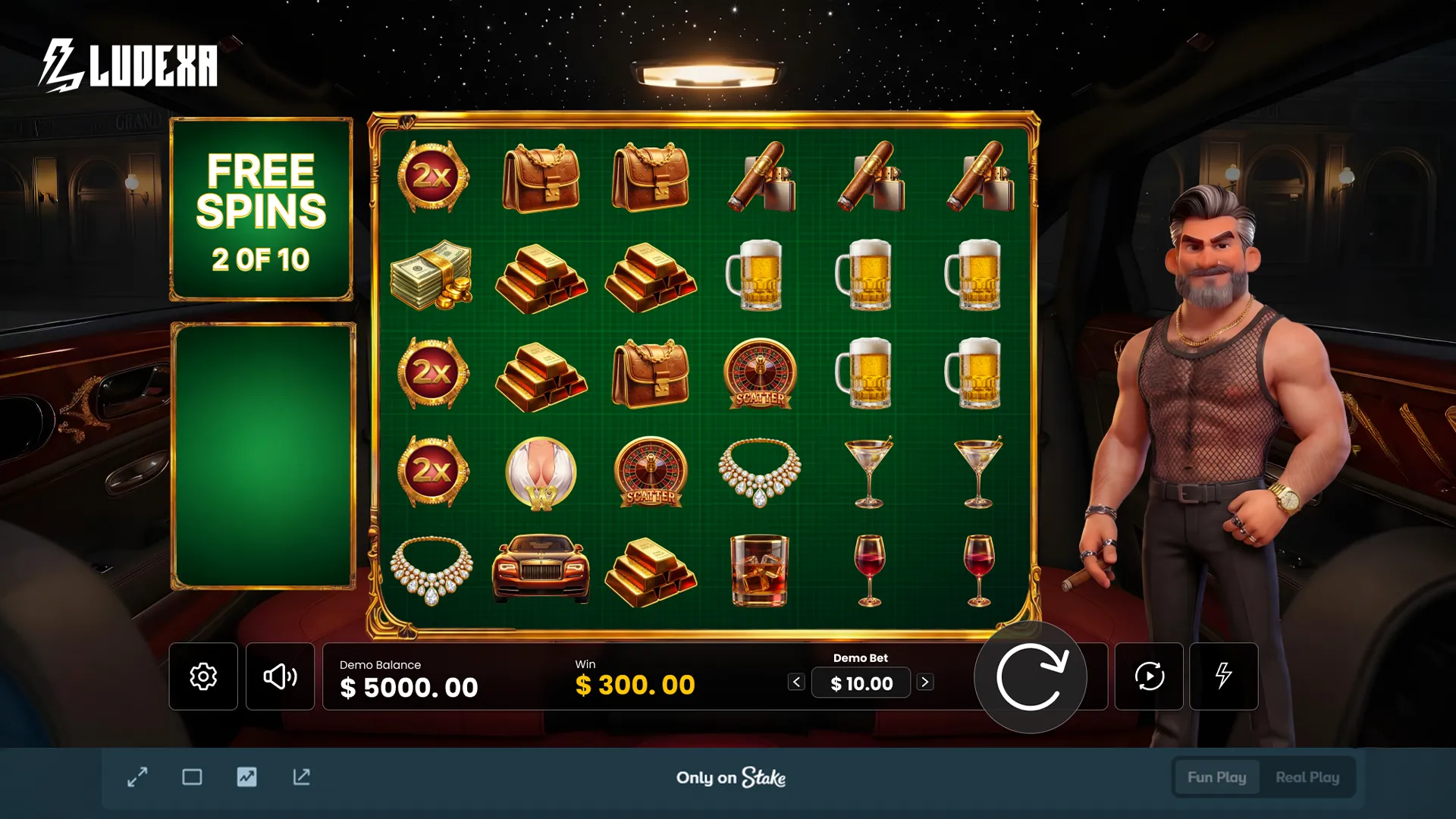
Task: Click the SCATTER roulette wheel symbol
Action: [x=758, y=374]
